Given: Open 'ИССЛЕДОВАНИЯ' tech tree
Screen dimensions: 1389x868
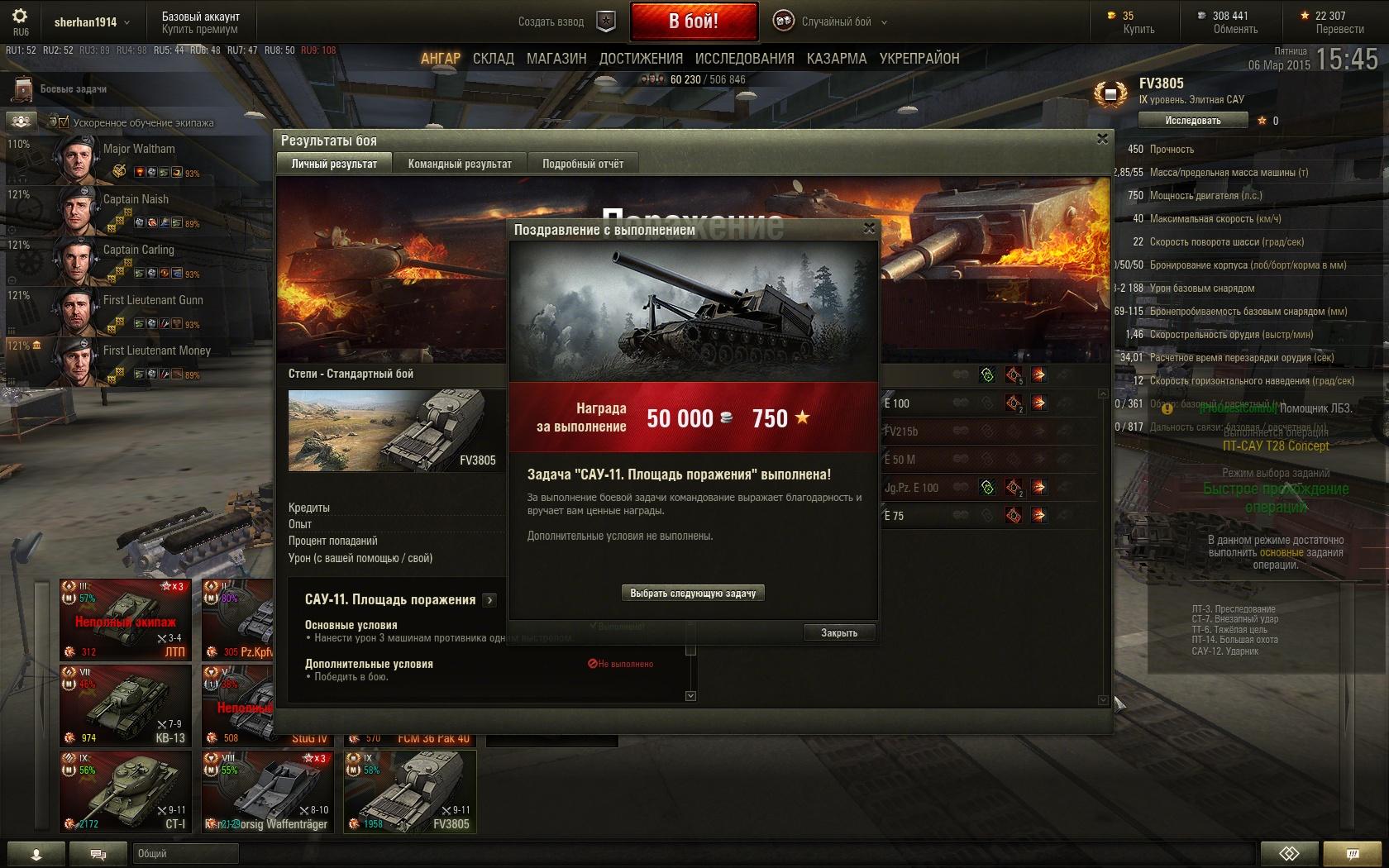Looking at the screenshot, I should (x=744, y=59).
